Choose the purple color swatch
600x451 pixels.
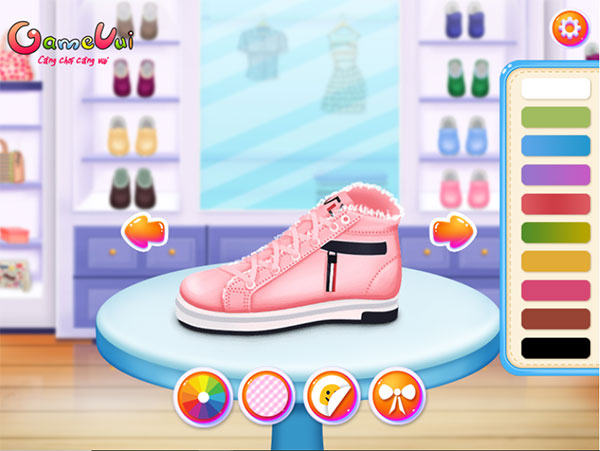click(556, 175)
